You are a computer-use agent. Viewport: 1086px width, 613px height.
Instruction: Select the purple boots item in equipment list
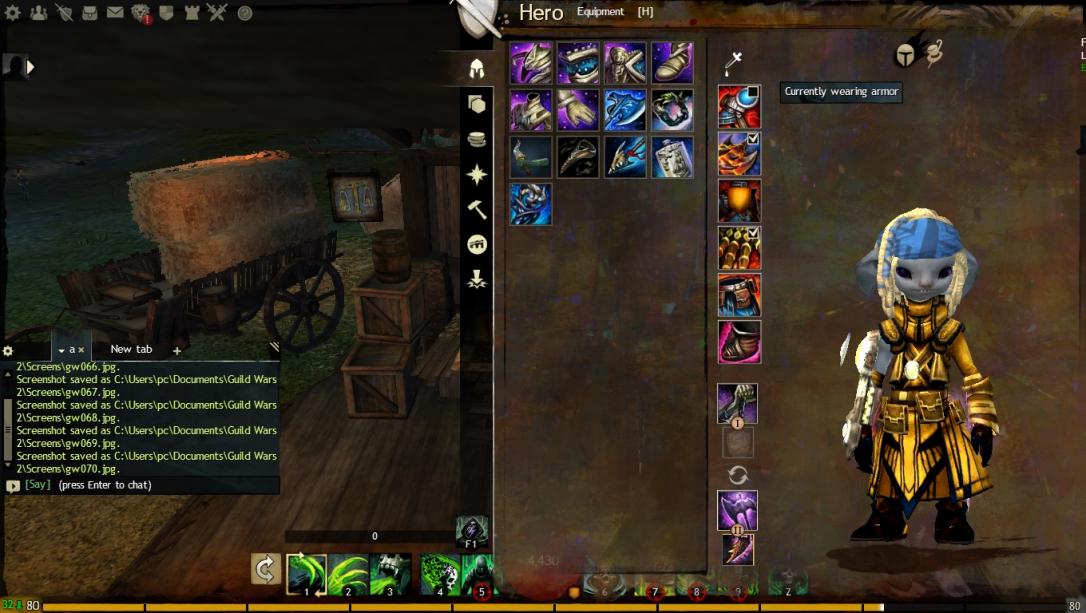672,62
